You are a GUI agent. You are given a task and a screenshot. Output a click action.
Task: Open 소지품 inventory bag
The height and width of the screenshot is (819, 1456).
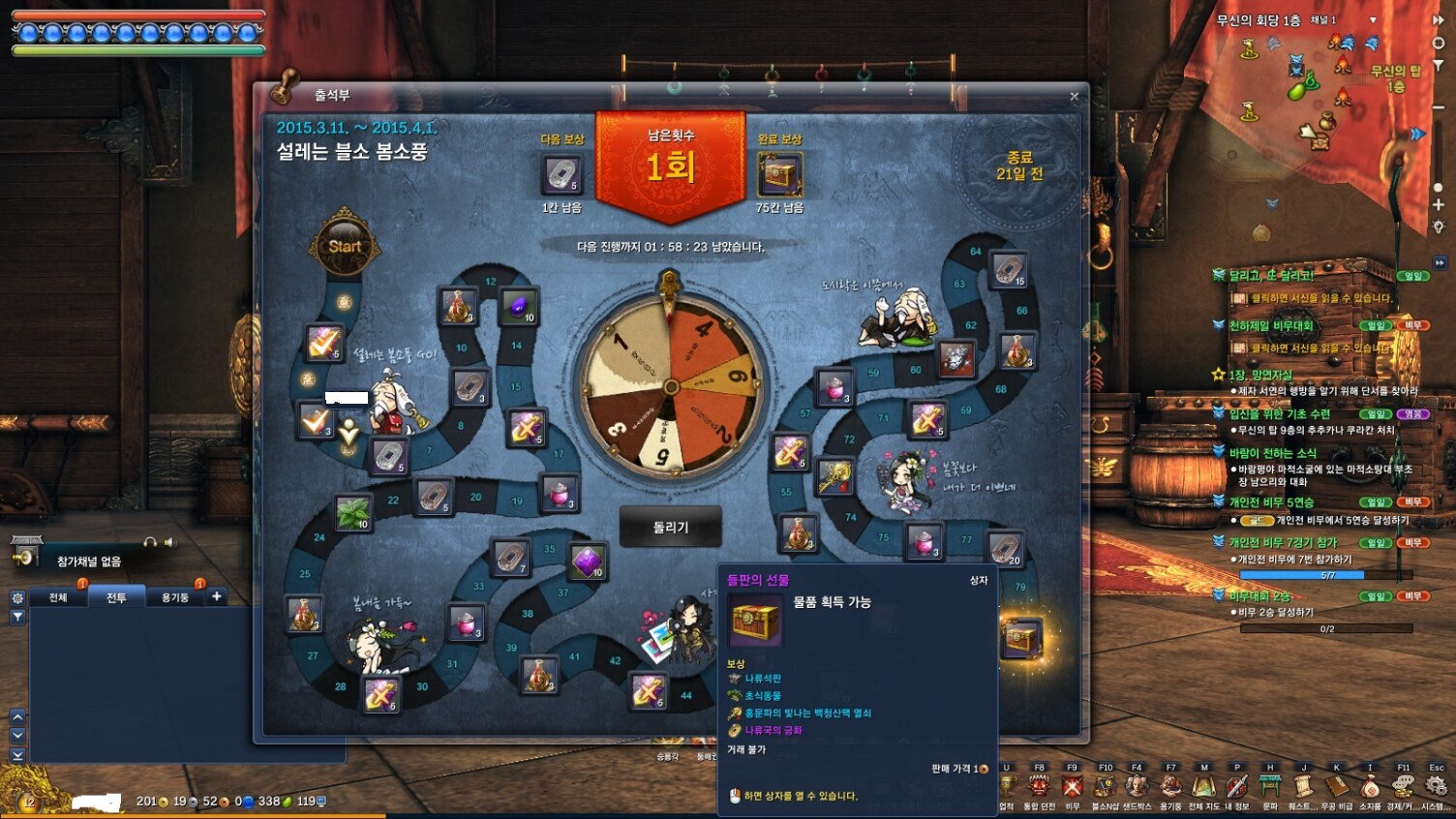click(1370, 788)
